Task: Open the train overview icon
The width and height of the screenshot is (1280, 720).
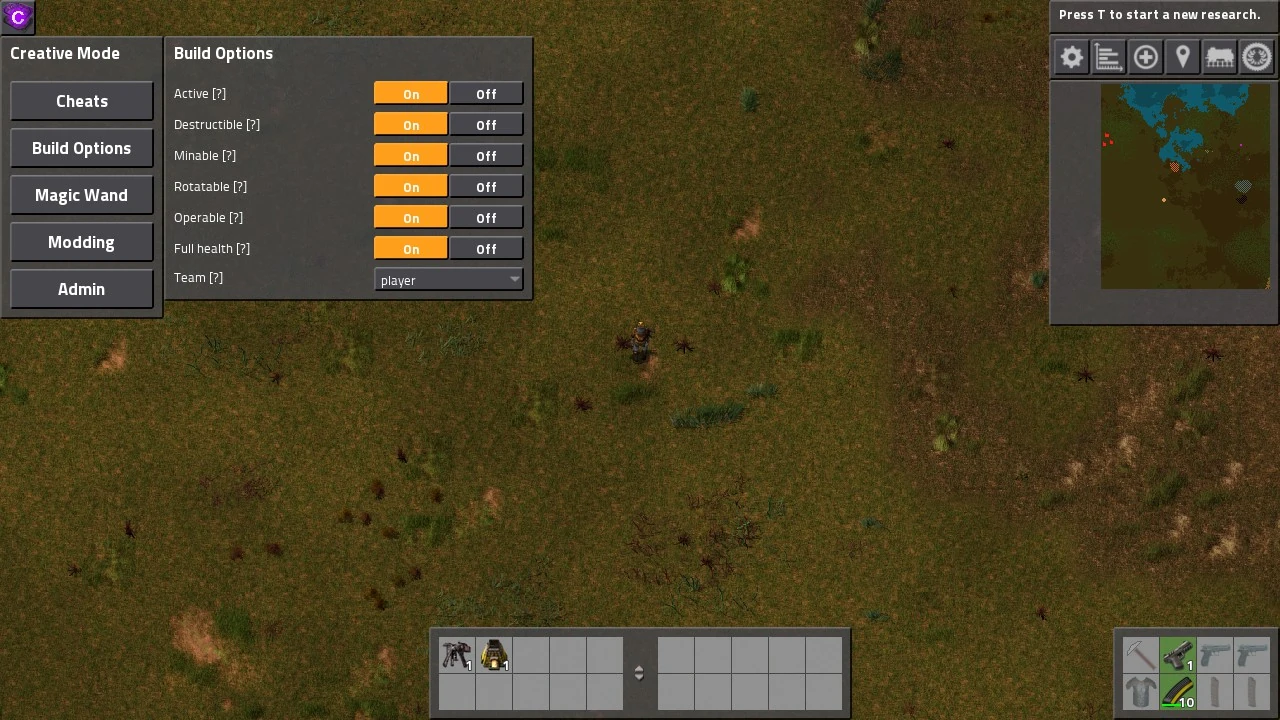Action: [1219, 57]
